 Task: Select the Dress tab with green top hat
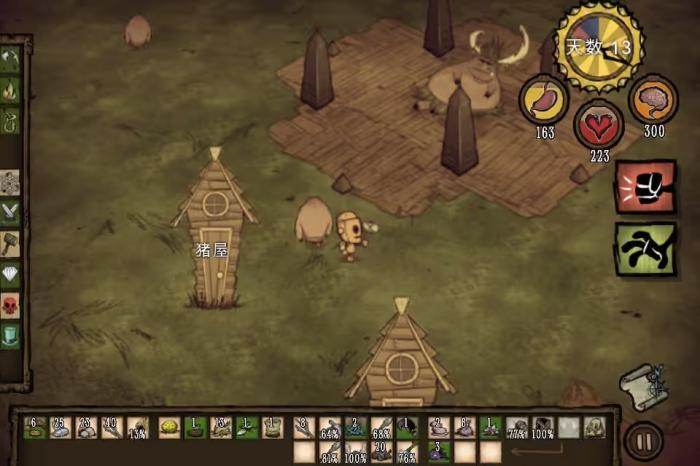(10, 335)
